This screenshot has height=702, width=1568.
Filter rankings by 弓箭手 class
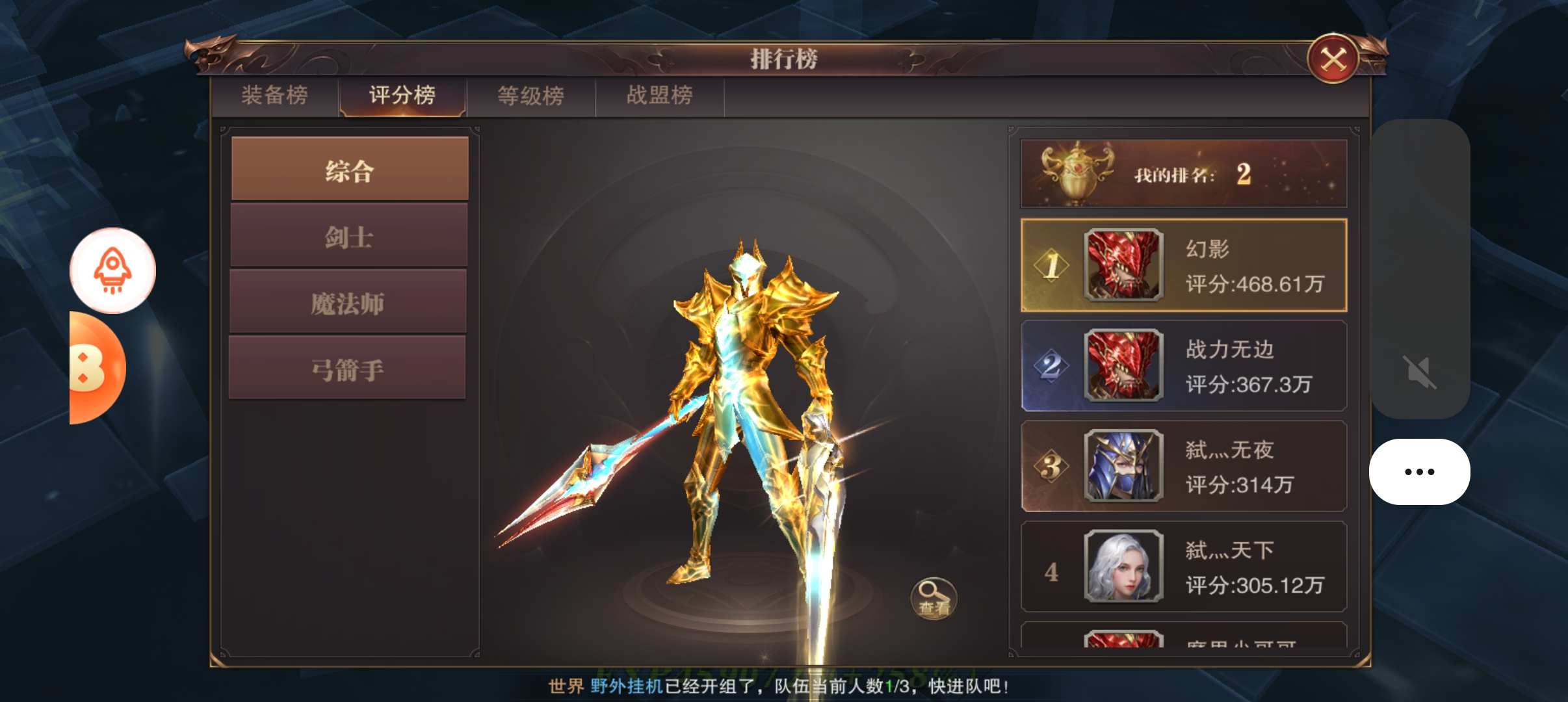(348, 369)
